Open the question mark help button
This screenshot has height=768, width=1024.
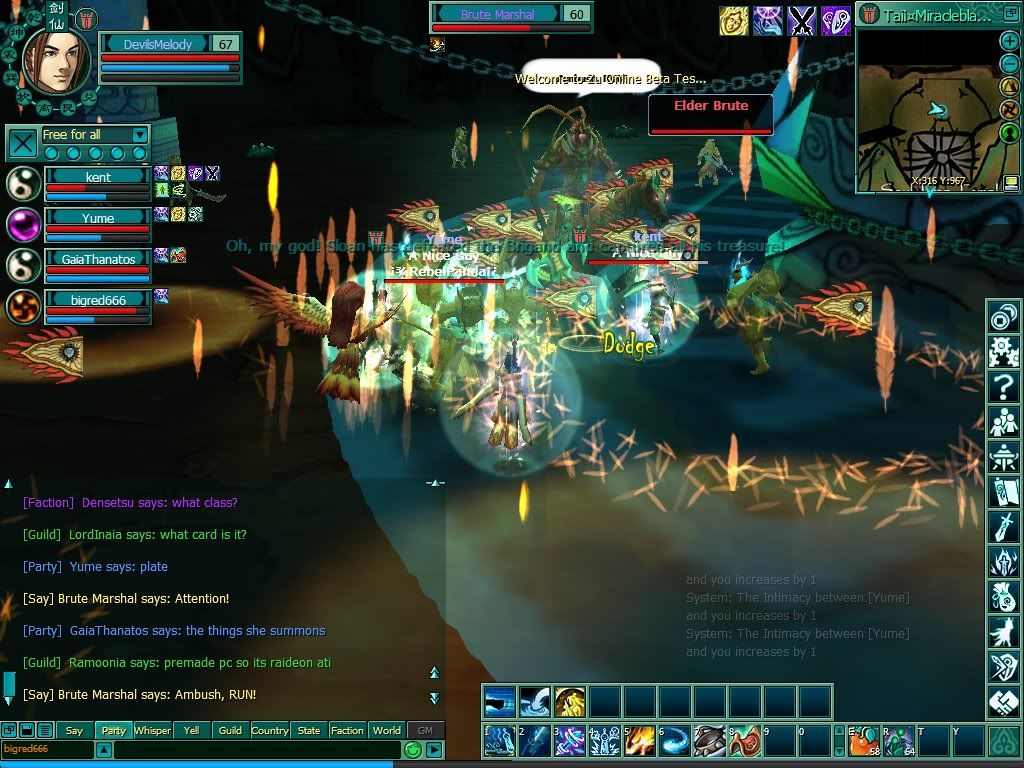click(x=1003, y=385)
